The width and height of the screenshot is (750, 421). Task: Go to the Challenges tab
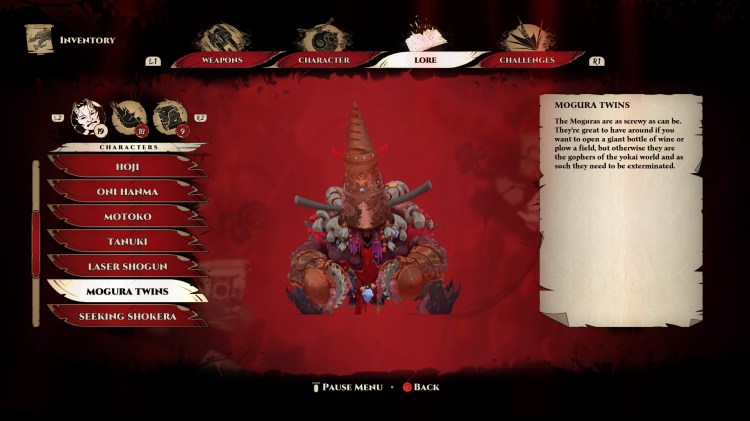point(527,59)
